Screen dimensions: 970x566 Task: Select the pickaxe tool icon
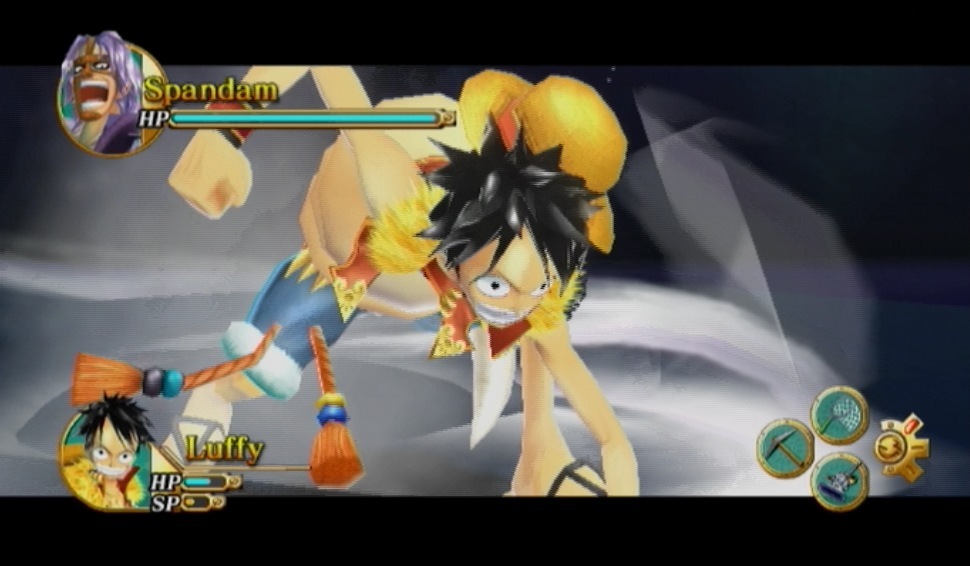coord(785,448)
